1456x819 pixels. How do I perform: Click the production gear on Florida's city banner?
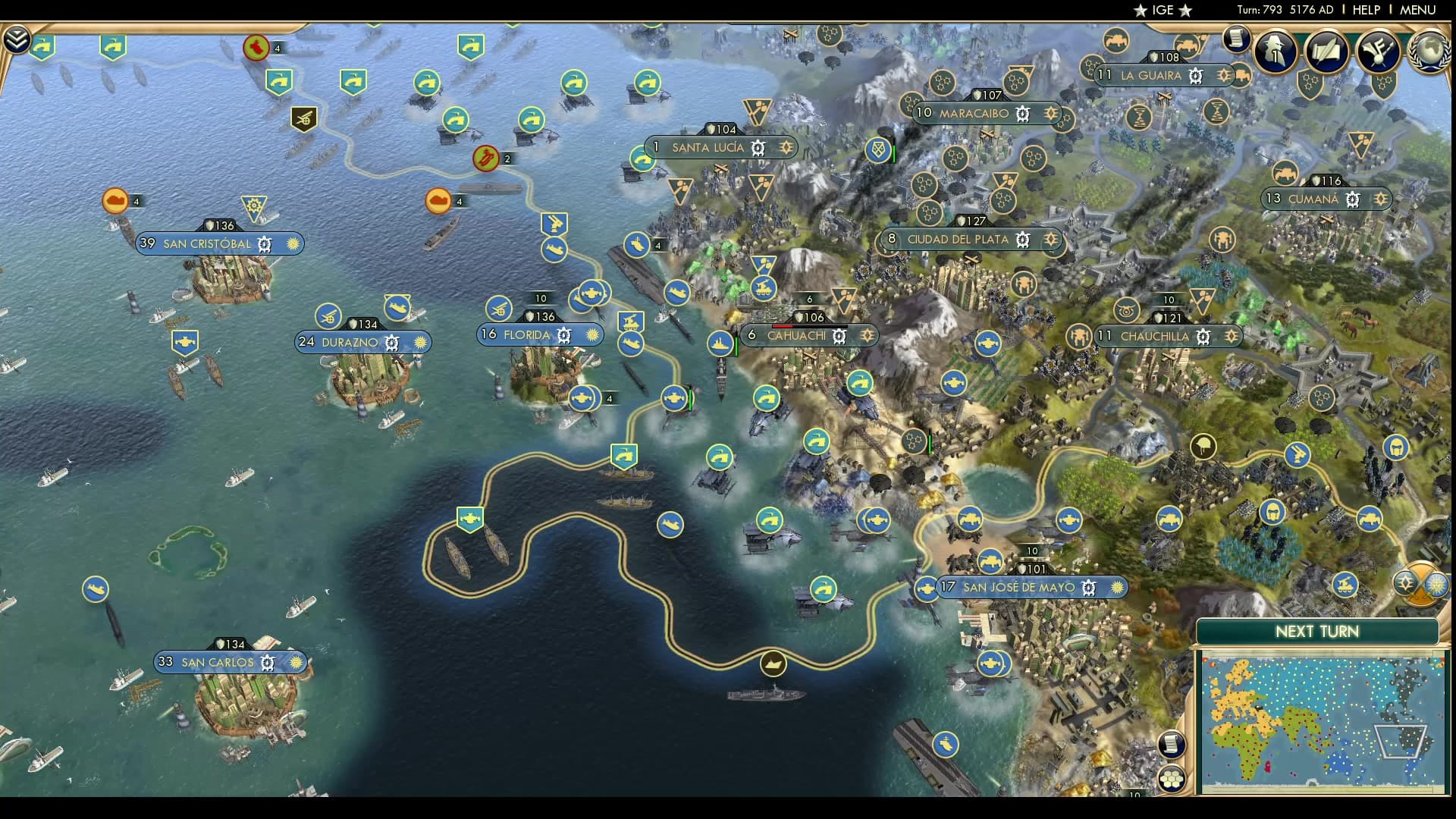[564, 334]
